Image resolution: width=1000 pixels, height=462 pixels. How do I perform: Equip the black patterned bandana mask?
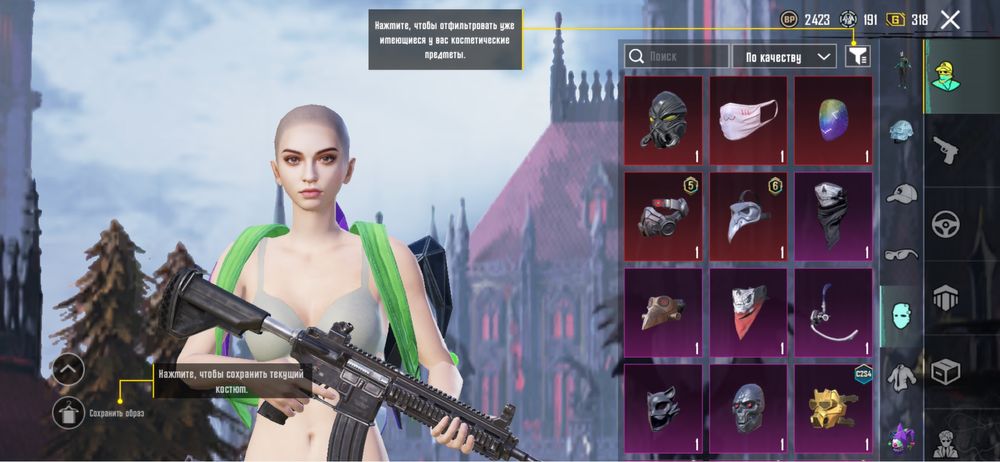click(833, 215)
